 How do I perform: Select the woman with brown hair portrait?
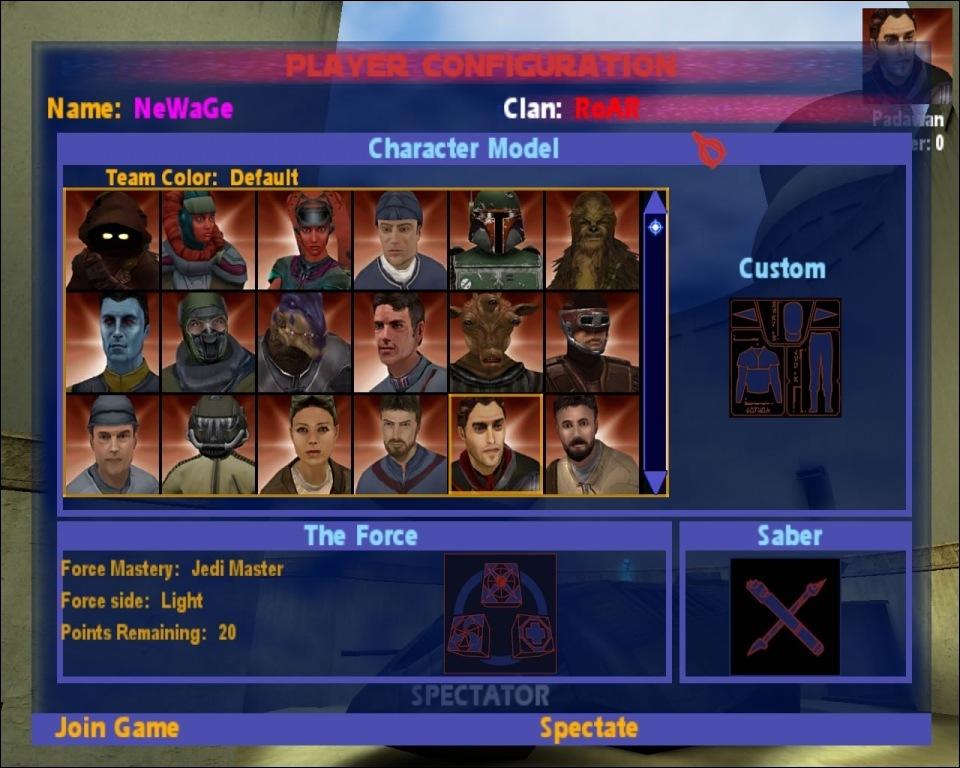304,444
